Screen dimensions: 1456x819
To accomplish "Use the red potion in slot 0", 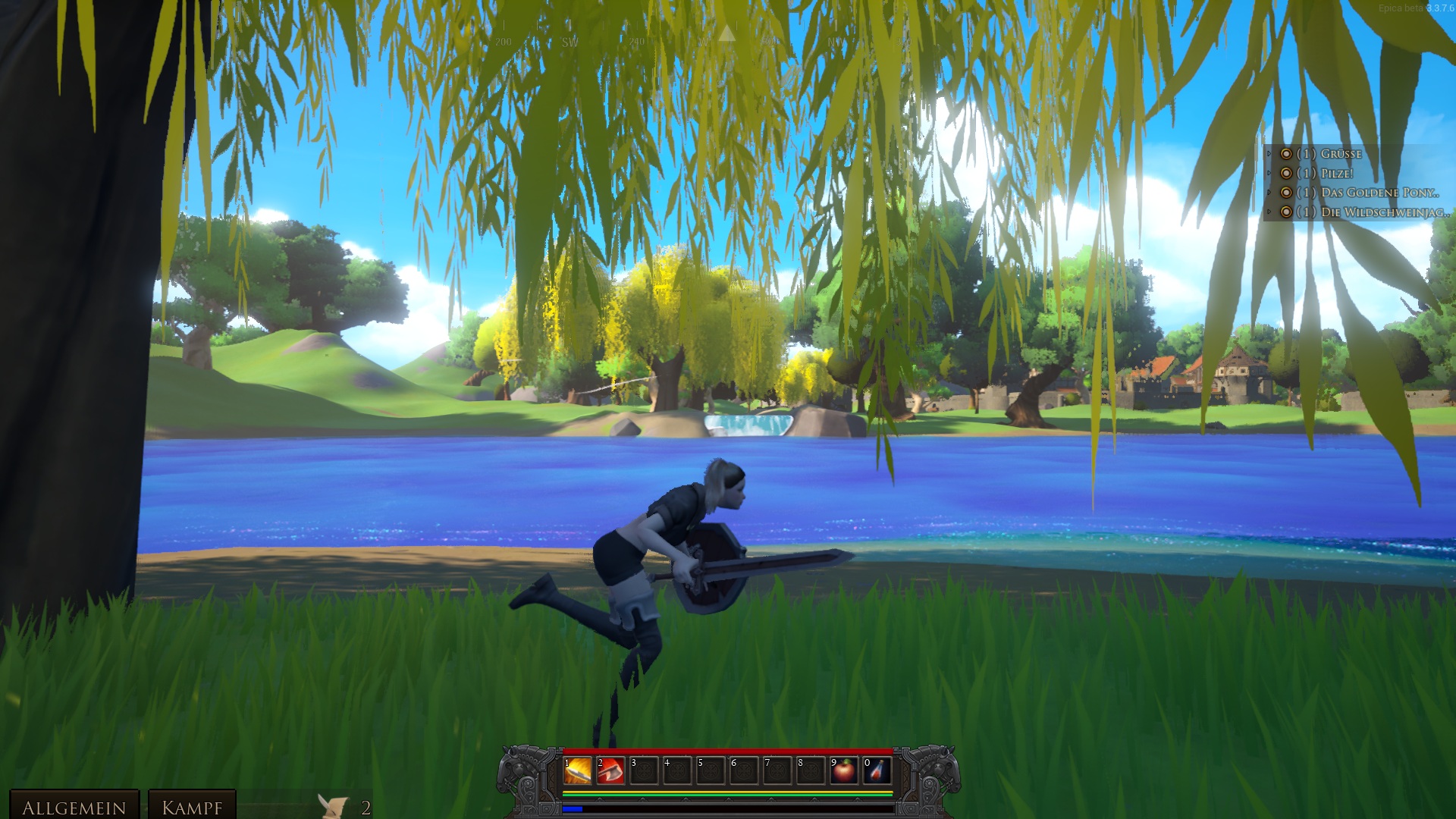I will tap(877, 771).
